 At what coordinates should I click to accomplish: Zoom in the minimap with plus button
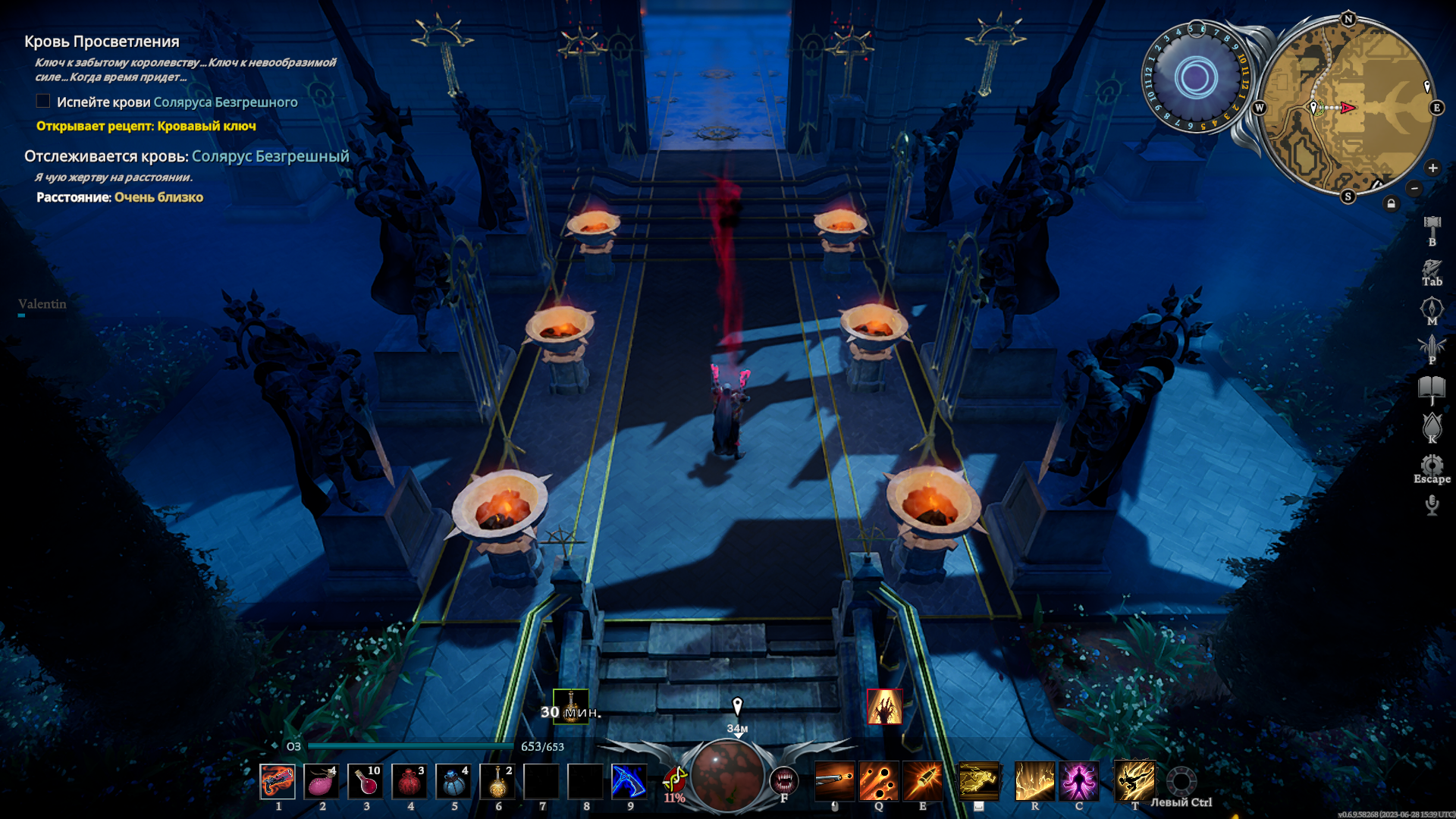click(x=1432, y=168)
